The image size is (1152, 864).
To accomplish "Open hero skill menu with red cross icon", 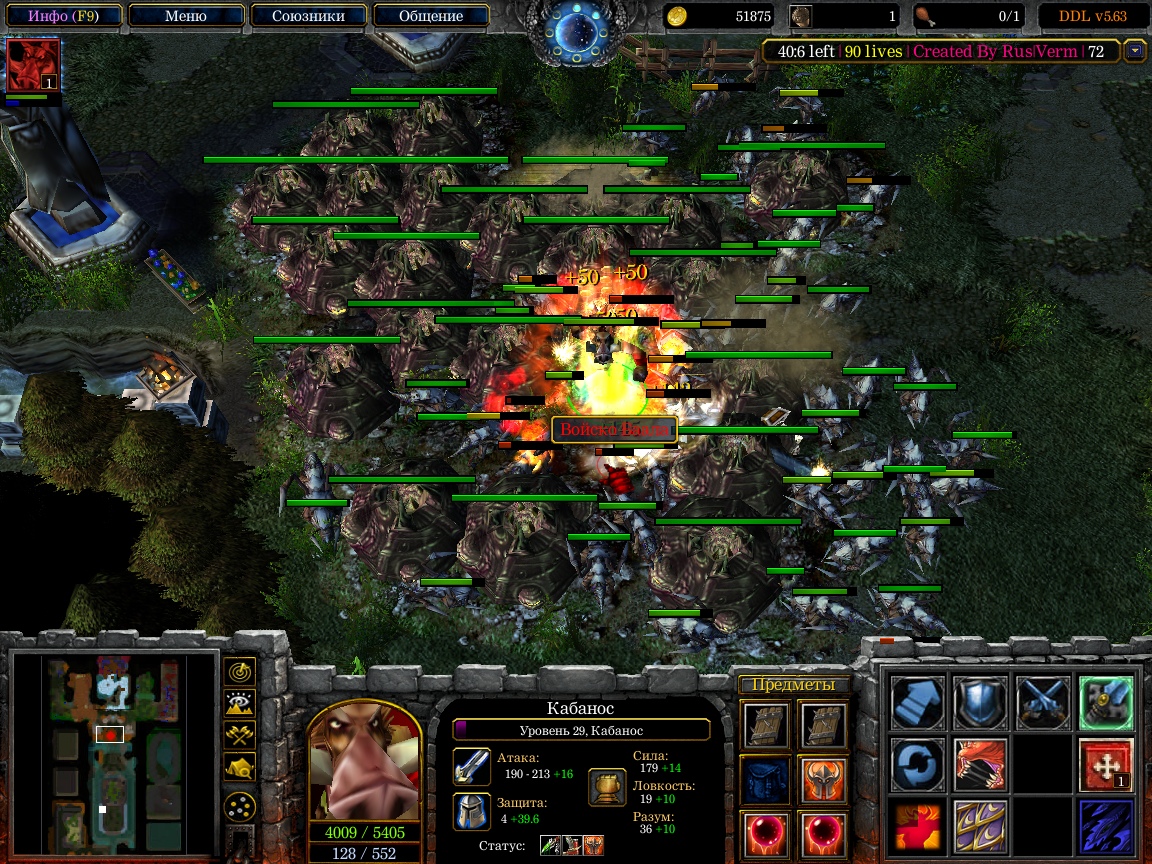I will click(x=1106, y=765).
